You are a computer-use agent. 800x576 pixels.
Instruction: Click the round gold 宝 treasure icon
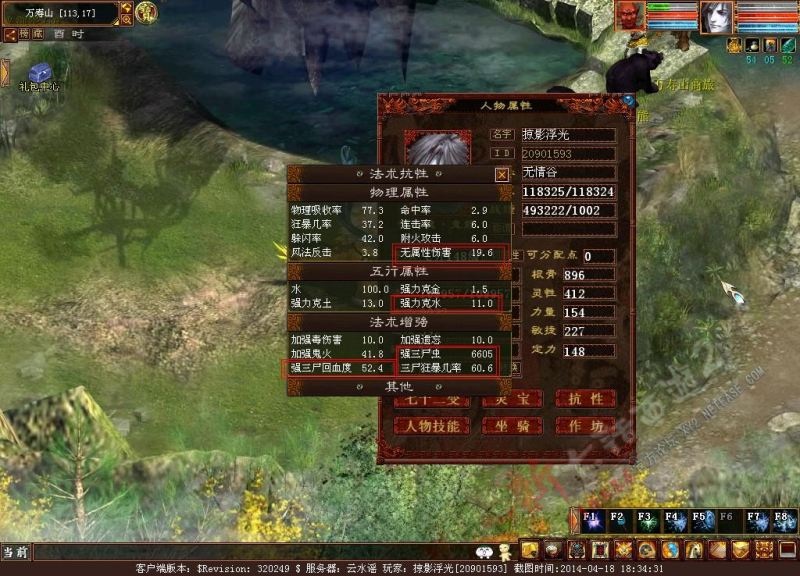[x=146, y=12]
